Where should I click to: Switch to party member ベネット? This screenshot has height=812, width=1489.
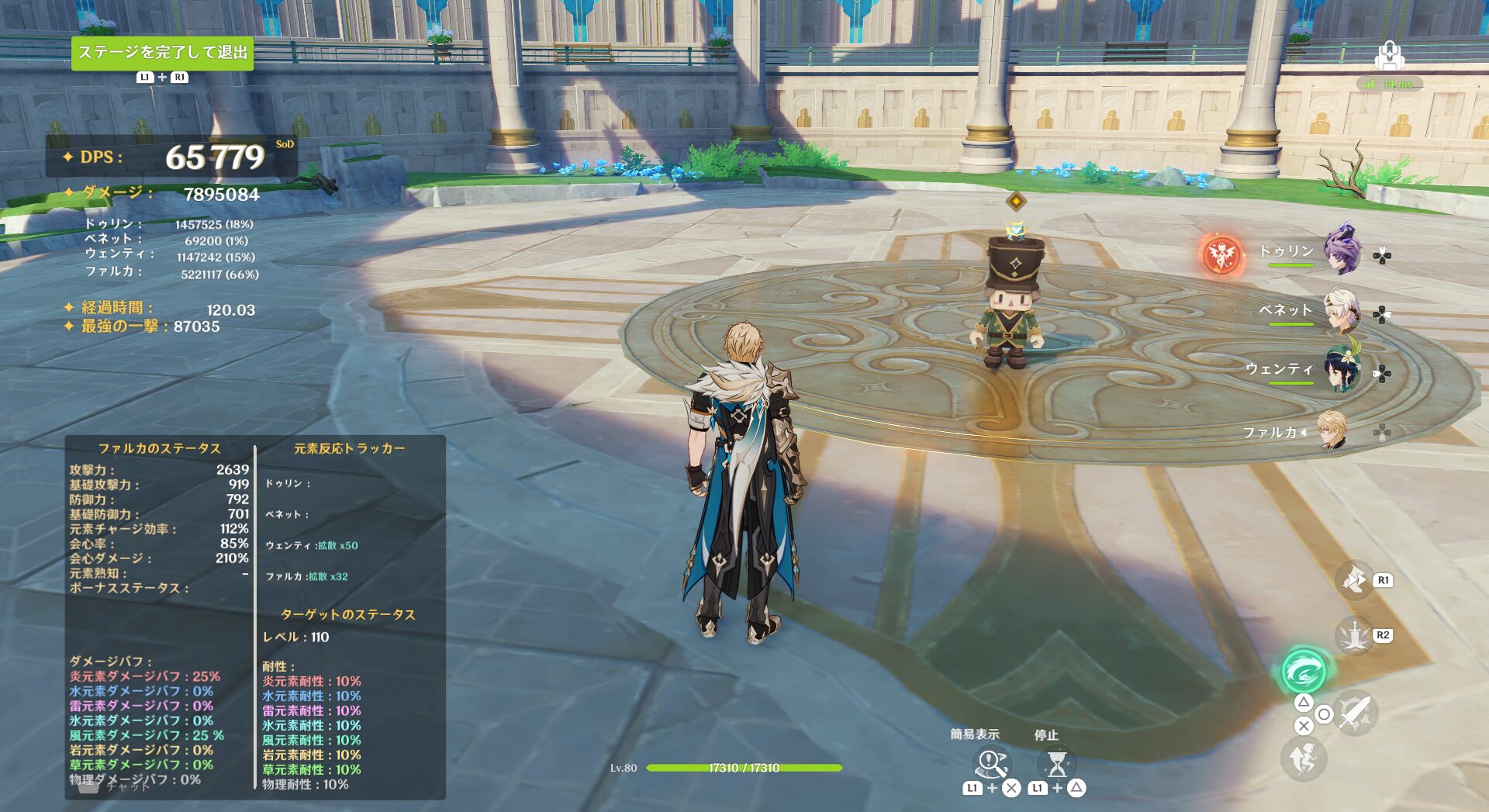(1342, 310)
